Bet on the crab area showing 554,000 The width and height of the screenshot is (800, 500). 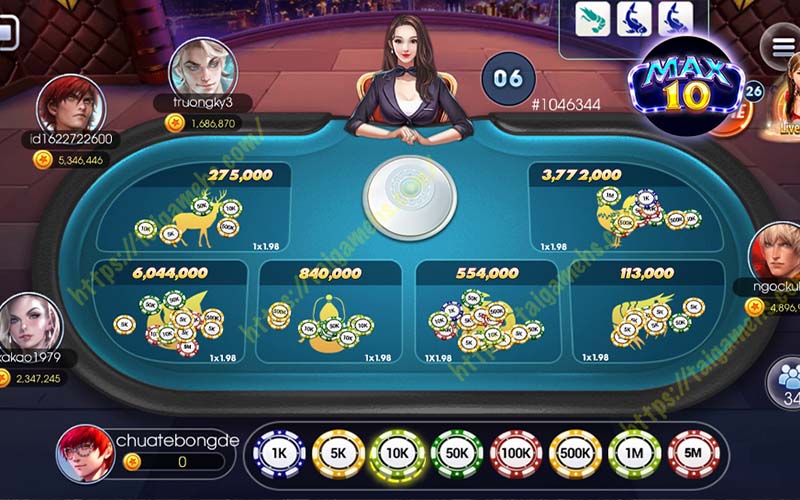(488, 314)
